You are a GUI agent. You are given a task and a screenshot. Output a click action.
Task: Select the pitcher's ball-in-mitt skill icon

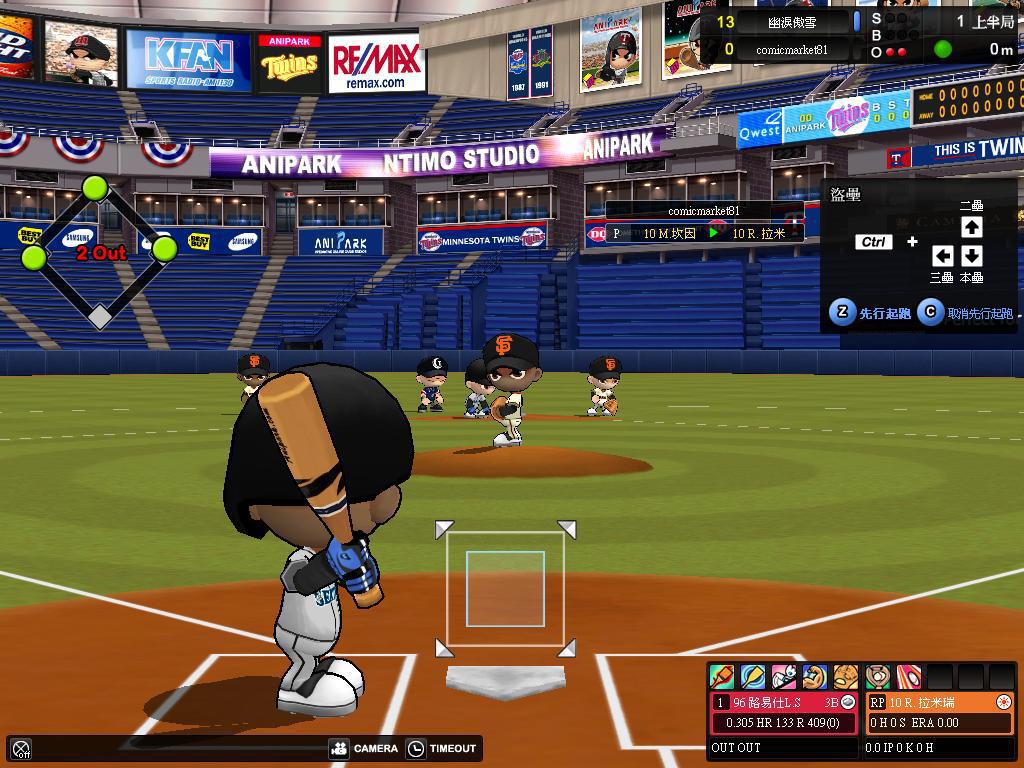click(878, 677)
